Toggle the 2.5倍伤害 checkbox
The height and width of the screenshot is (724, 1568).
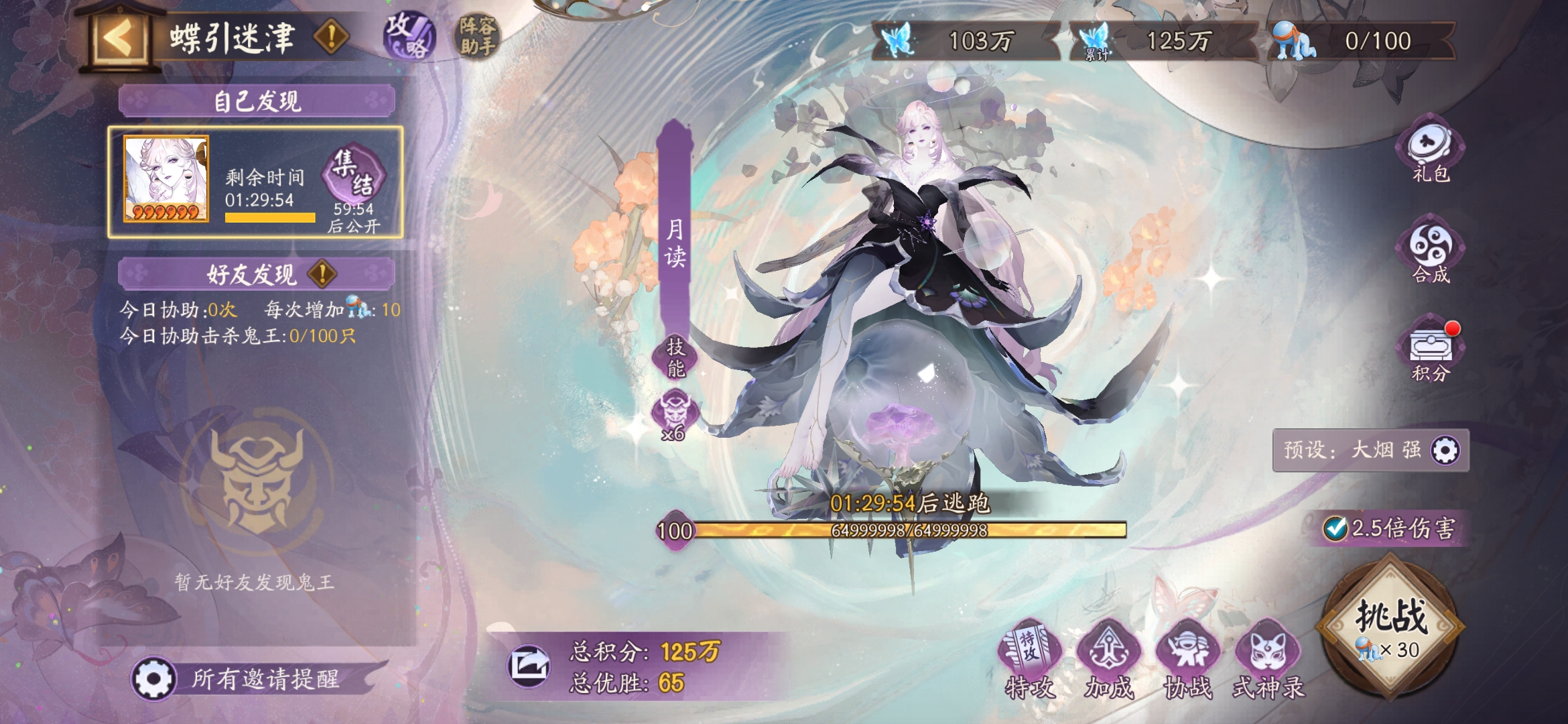[x=1335, y=528]
